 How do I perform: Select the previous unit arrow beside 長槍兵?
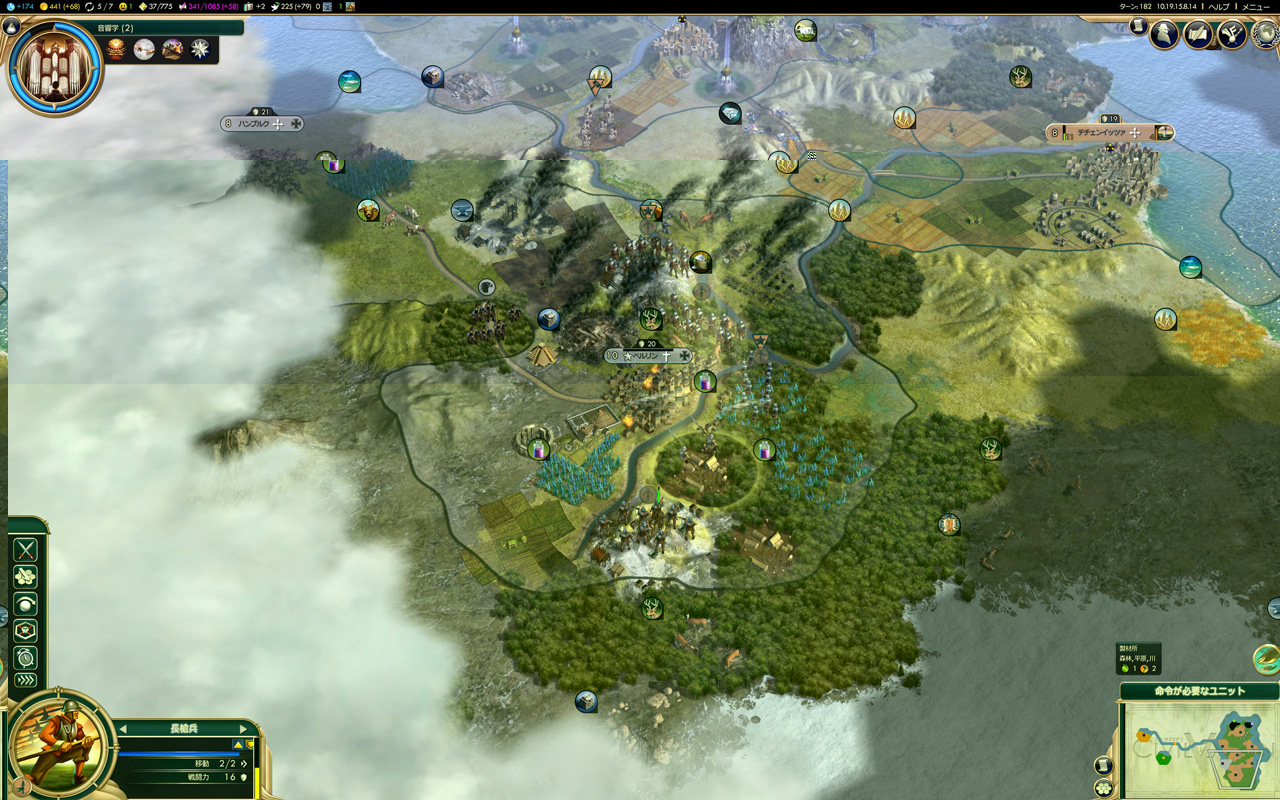click(x=121, y=729)
